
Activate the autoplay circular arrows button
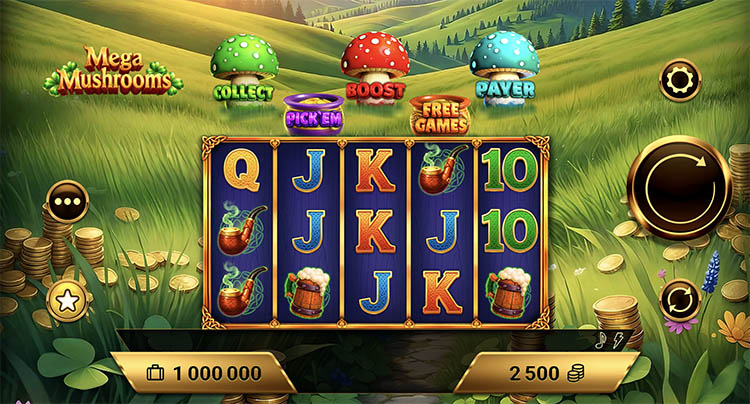pyautogui.click(x=679, y=299)
